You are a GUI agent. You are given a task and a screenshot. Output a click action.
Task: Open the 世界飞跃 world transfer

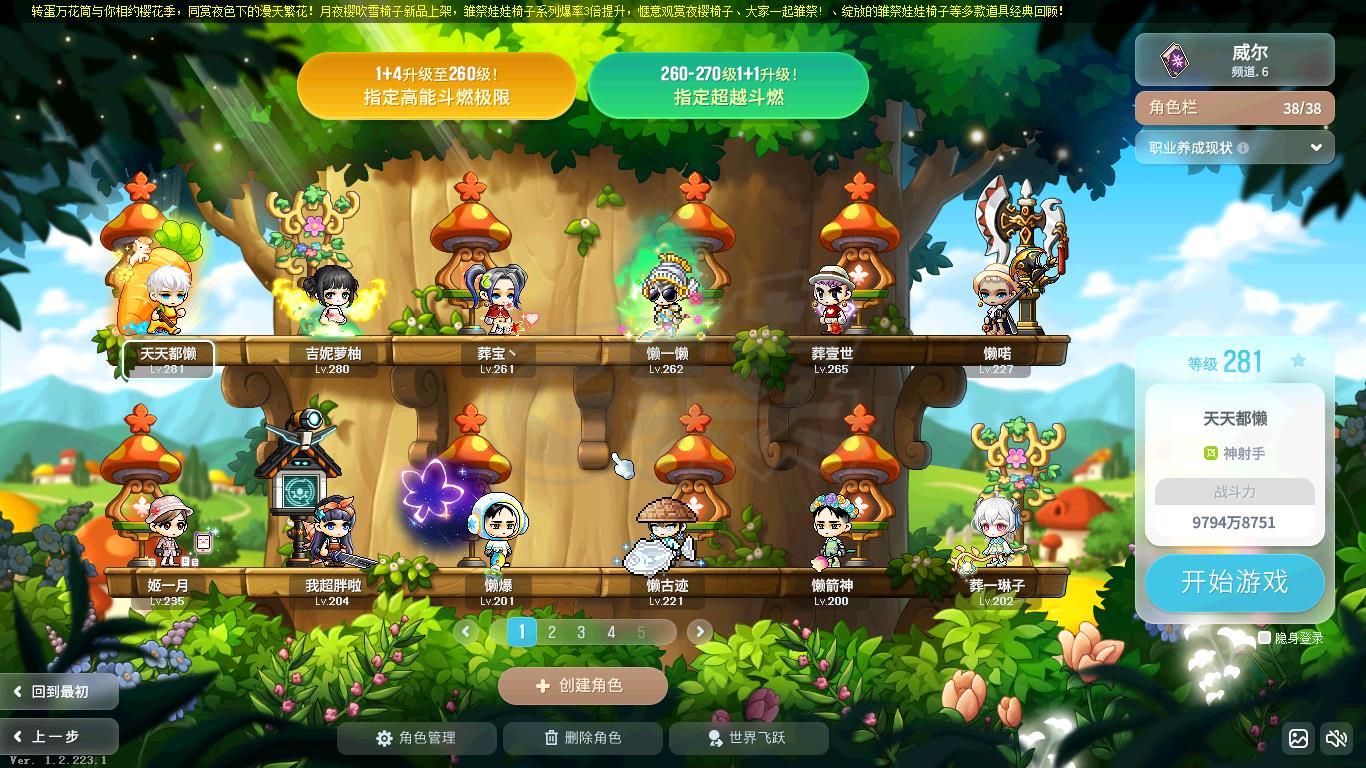pos(748,738)
